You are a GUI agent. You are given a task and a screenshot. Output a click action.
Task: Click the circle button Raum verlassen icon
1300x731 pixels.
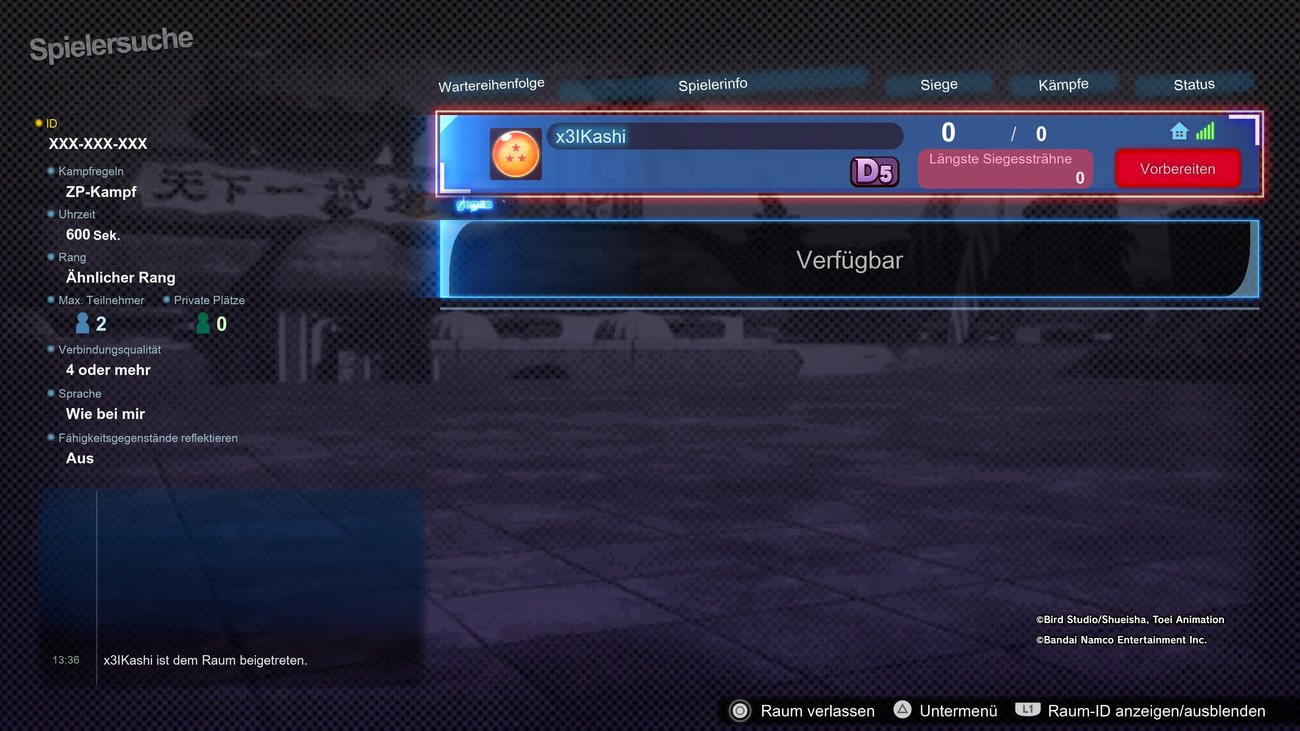click(740, 710)
